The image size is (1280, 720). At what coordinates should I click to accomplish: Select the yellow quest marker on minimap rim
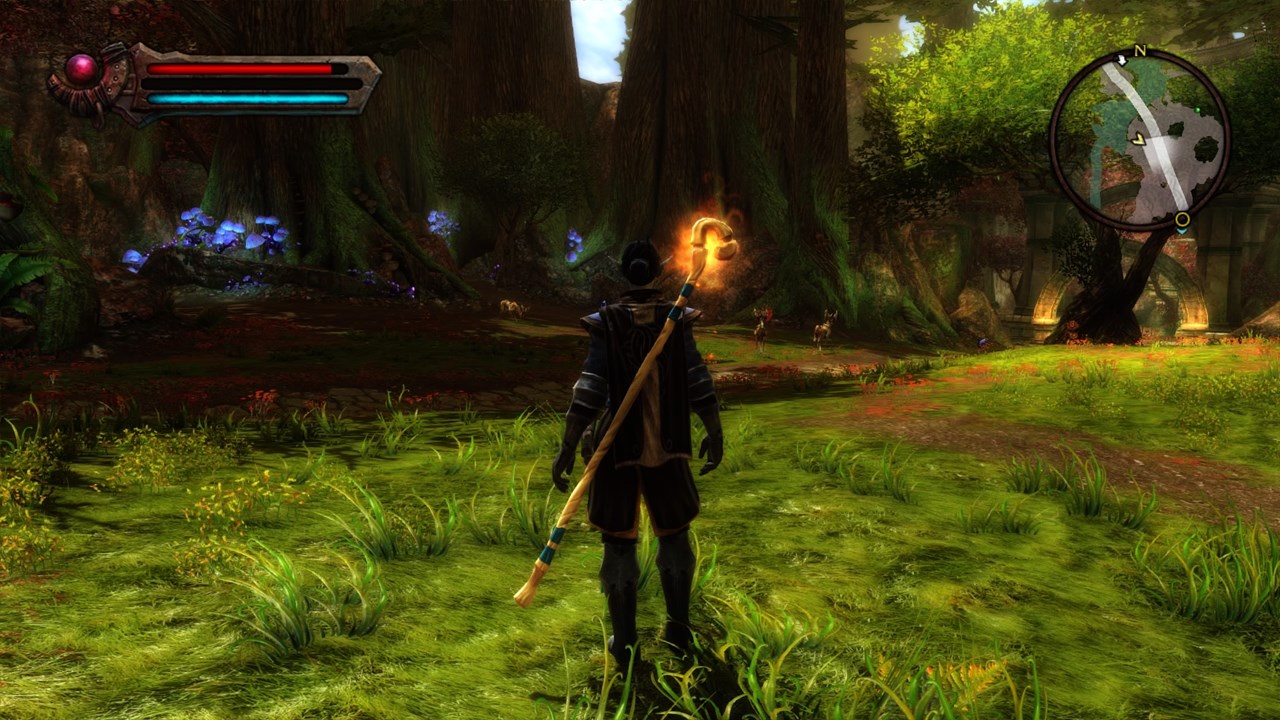point(1182,219)
